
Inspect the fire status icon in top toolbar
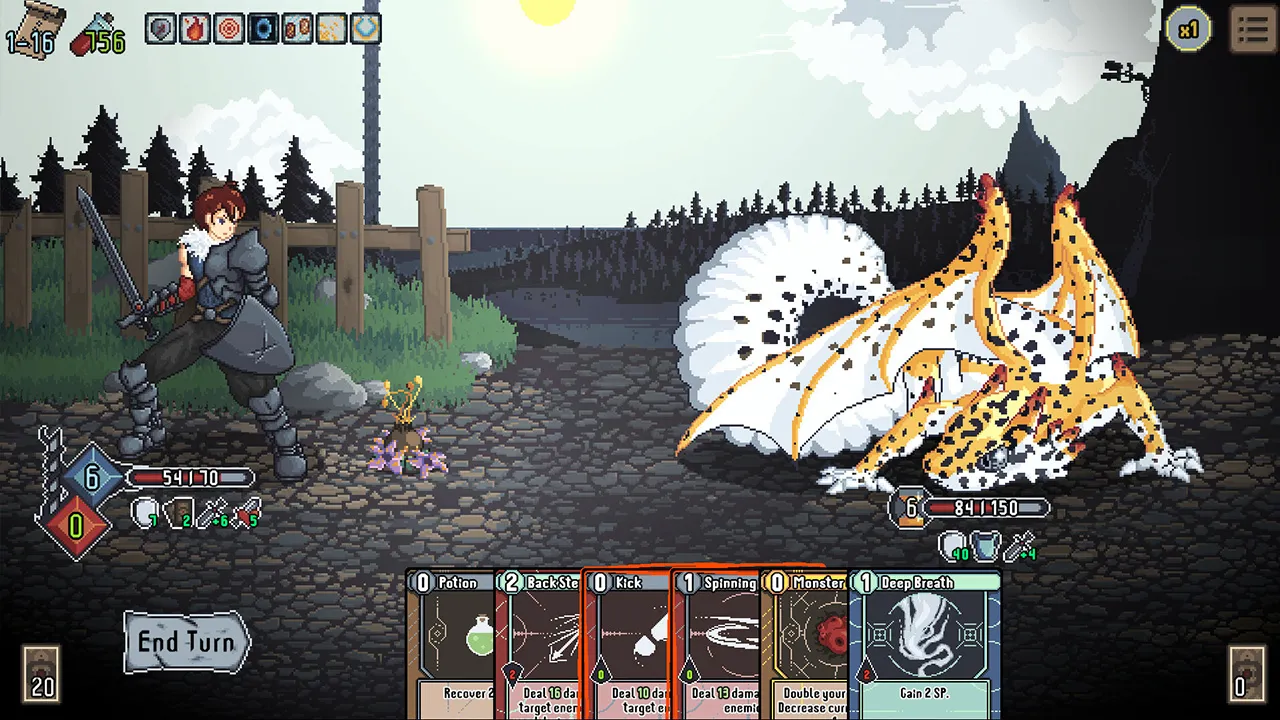point(194,28)
